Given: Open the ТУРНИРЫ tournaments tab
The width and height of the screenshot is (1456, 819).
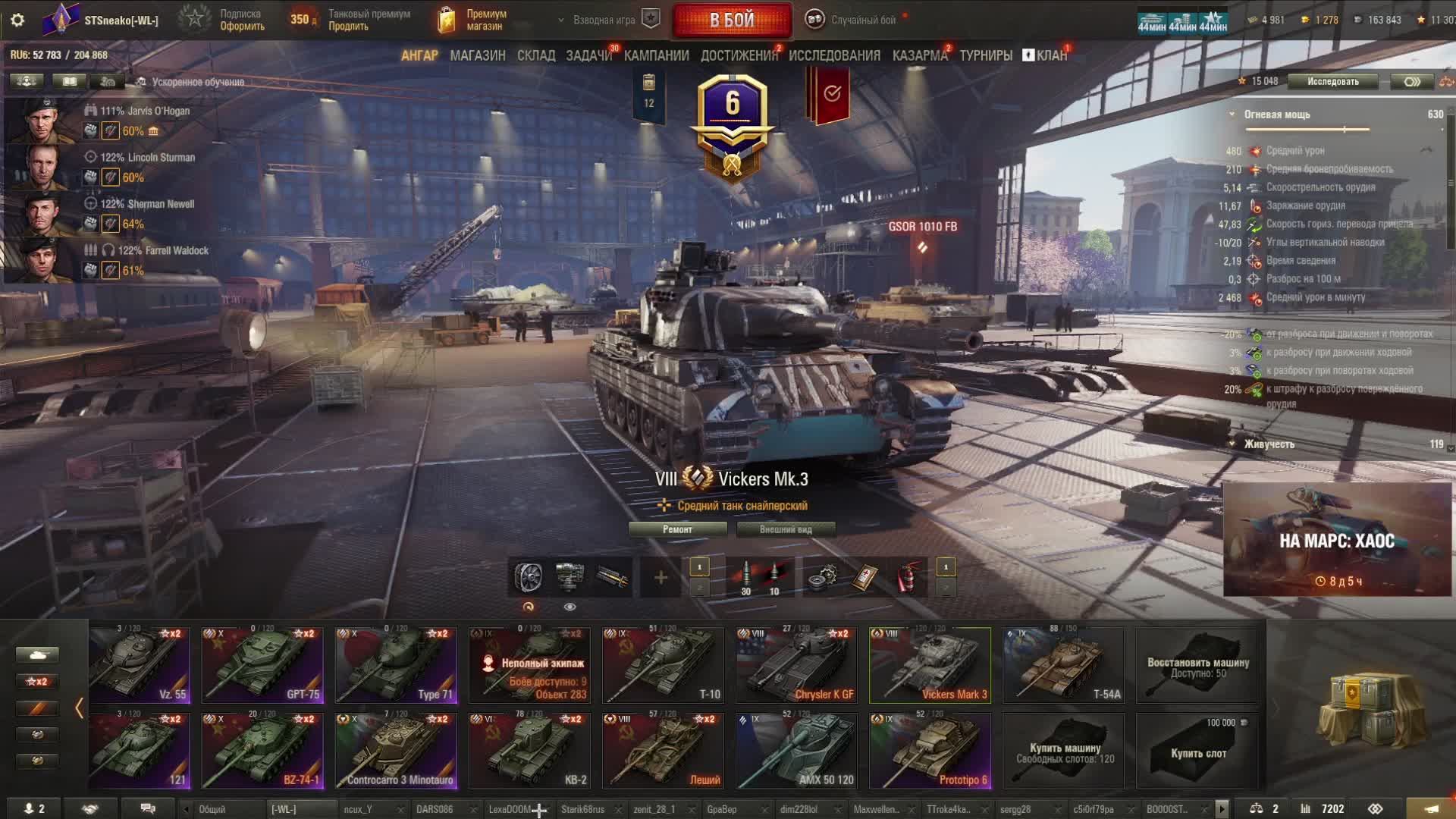Looking at the screenshot, I should pos(986,55).
